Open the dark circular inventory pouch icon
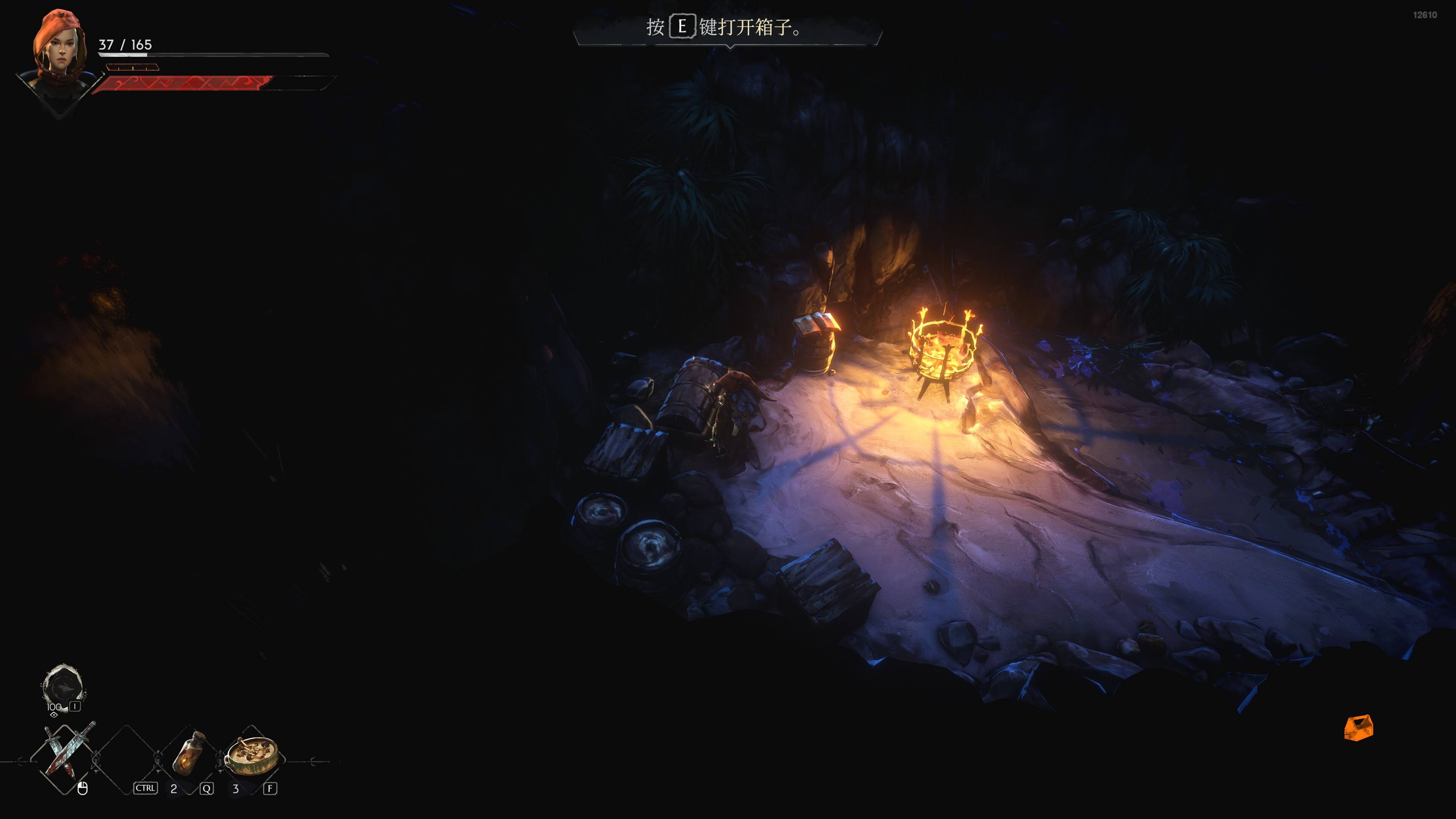 63,687
